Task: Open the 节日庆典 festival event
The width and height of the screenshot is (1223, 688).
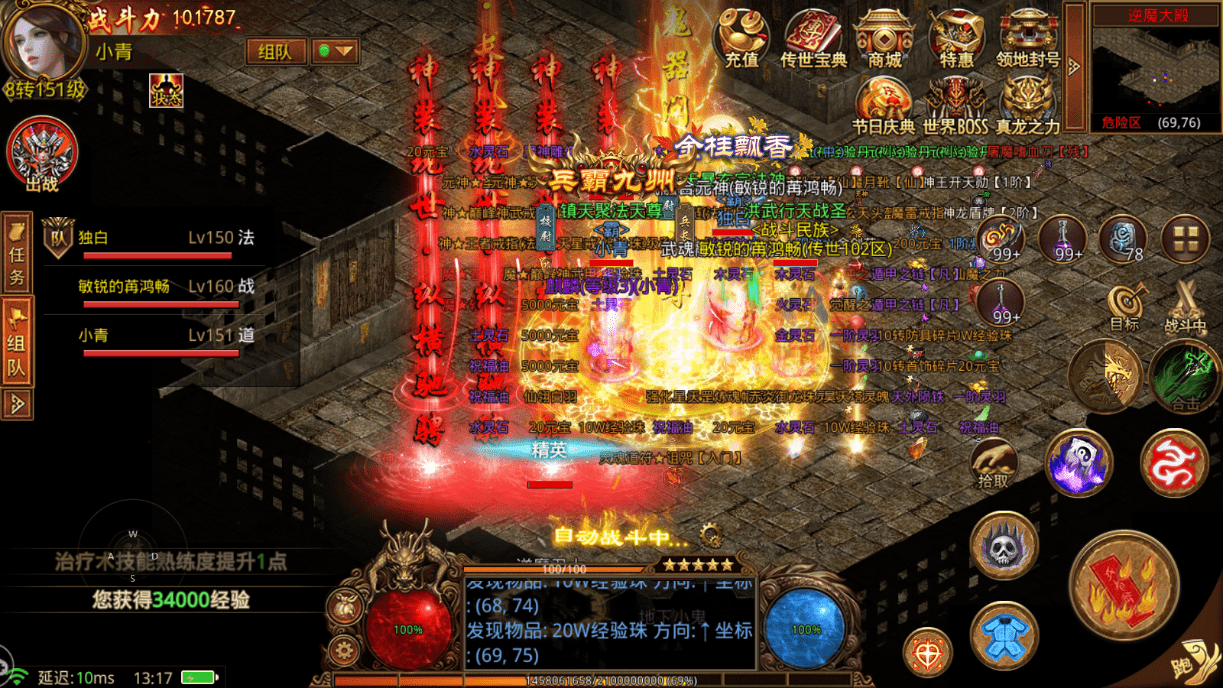Action: tap(884, 105)
